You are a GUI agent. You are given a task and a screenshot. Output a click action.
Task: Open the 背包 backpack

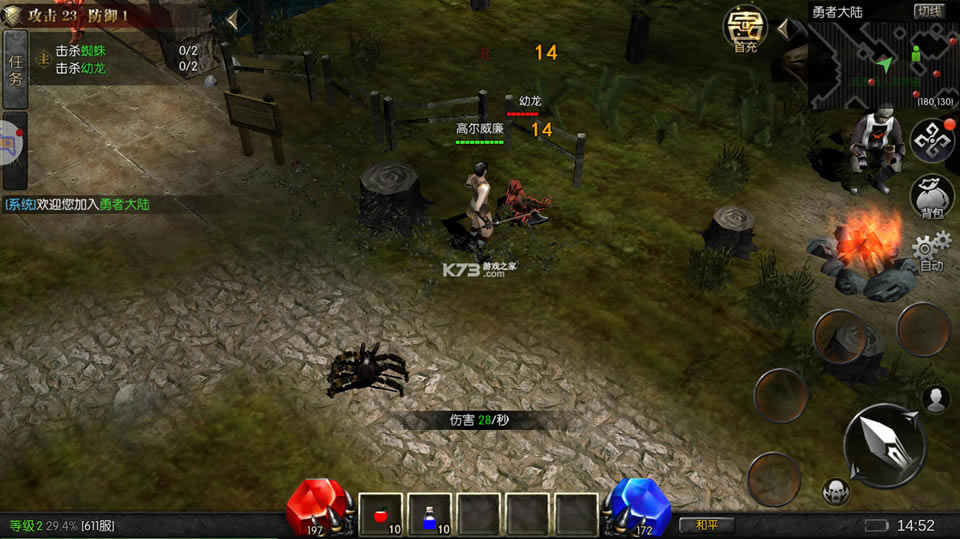pyautogui.click(x=931, y=196)
